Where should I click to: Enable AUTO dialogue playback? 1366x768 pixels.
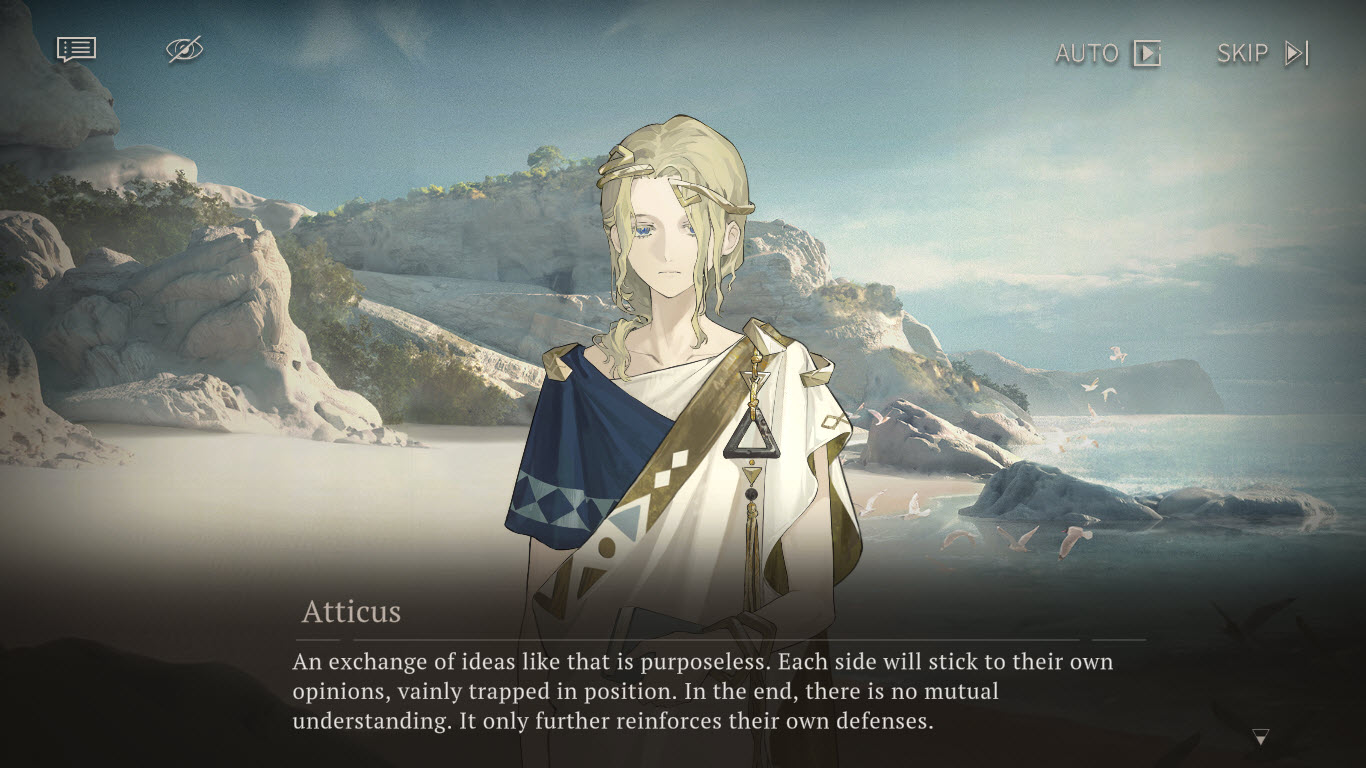tap(1108, 53)
